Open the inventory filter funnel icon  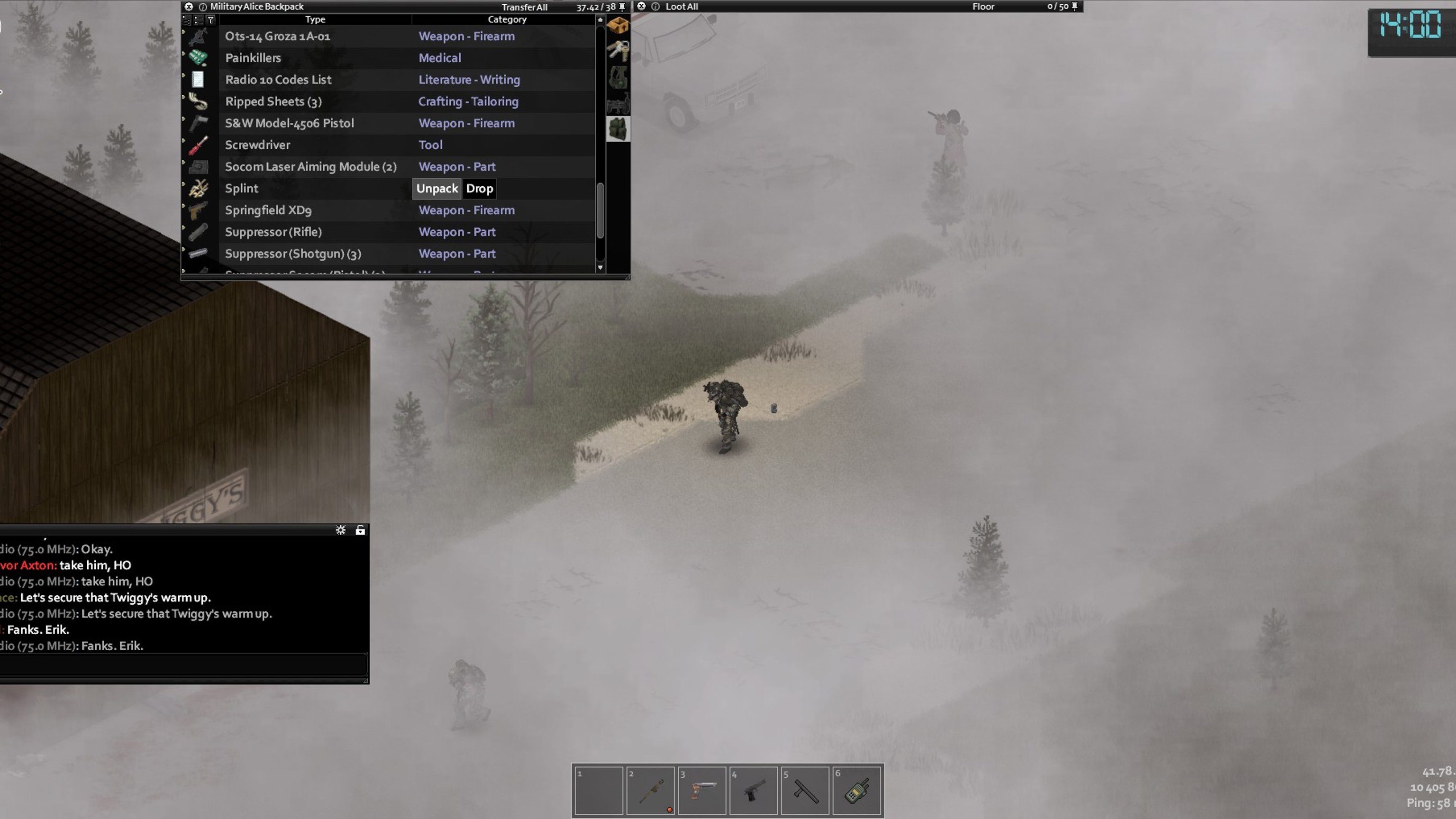tap(210, 20)
